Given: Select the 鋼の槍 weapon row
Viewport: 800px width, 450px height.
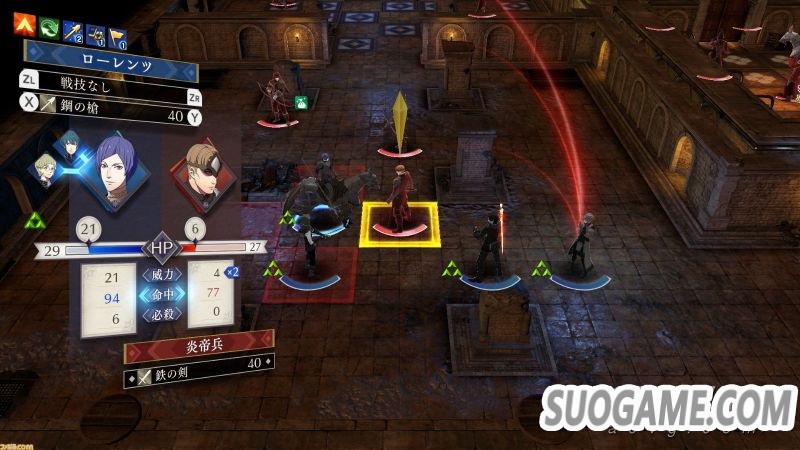Looking at the screenshot, I should [x=110, y=116].
